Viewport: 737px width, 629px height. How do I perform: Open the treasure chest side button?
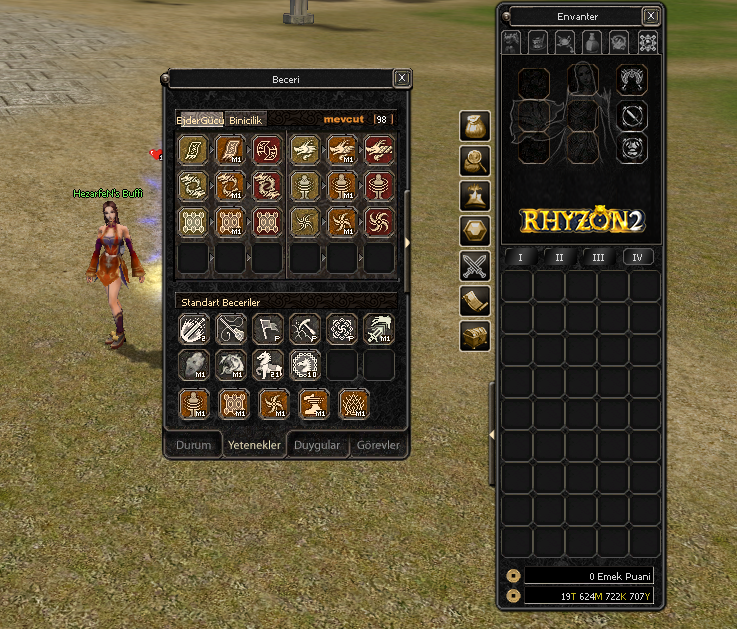475,336
